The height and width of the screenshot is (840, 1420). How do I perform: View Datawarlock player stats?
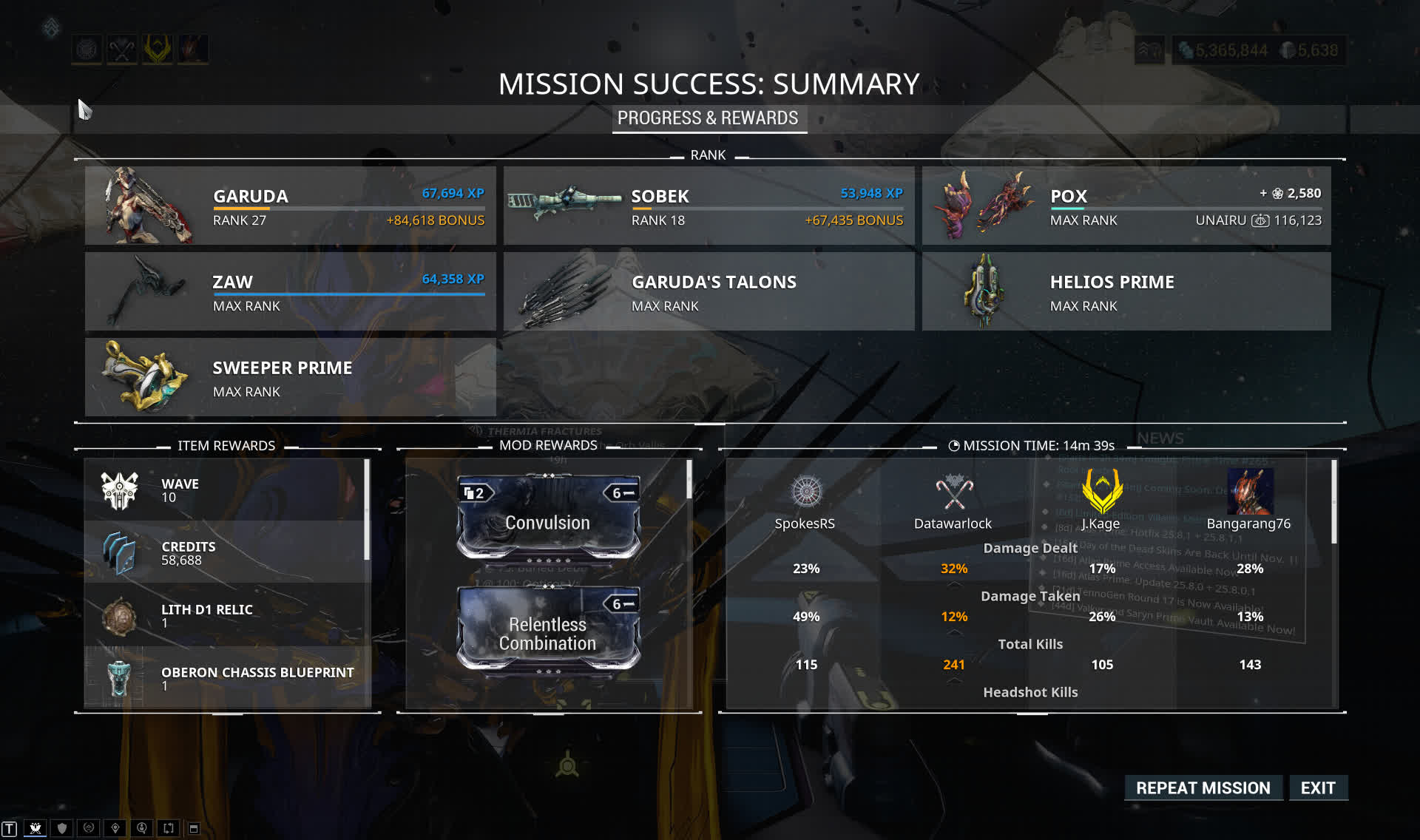pos(953,503)
